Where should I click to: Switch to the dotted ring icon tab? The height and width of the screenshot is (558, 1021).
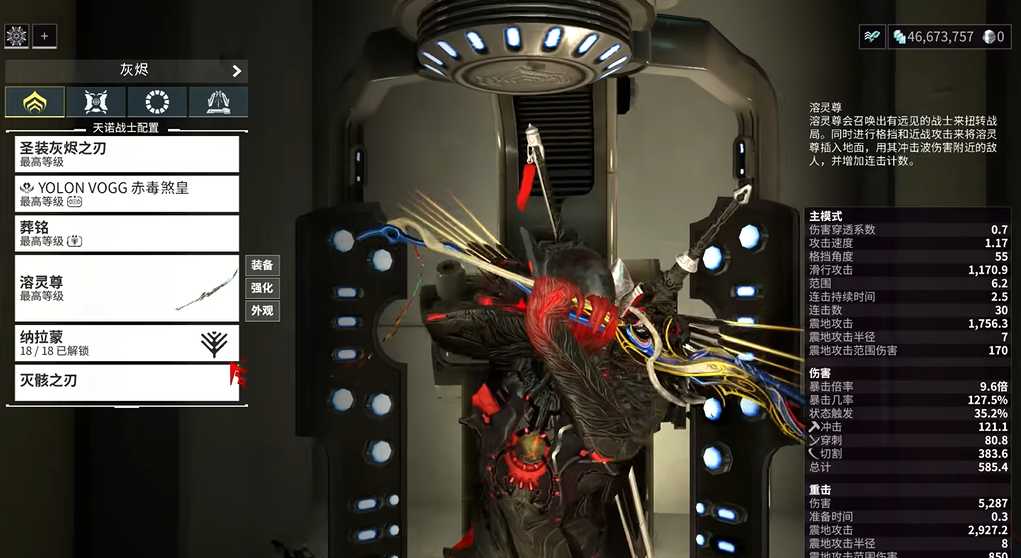pos(157,102)
